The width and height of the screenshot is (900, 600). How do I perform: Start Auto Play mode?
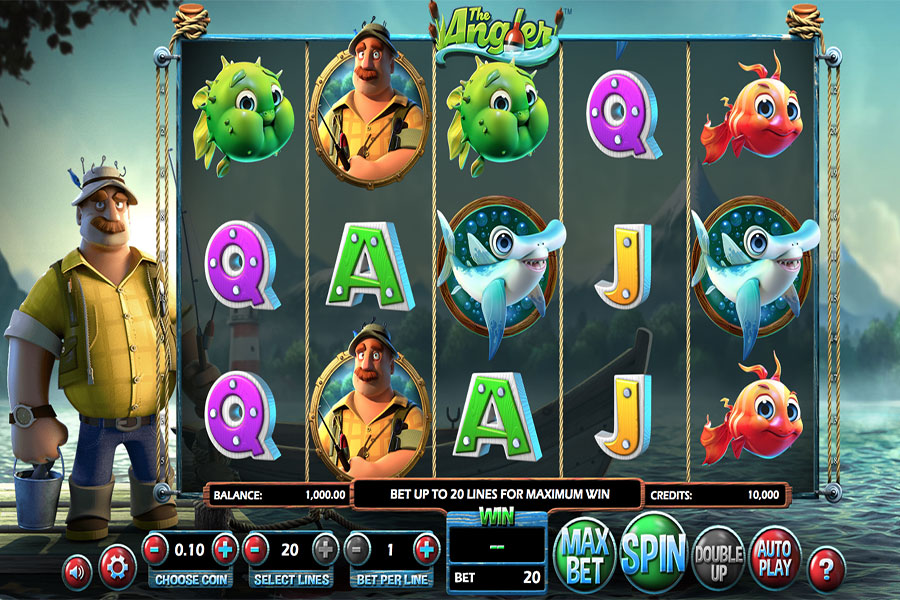point(775,557)
